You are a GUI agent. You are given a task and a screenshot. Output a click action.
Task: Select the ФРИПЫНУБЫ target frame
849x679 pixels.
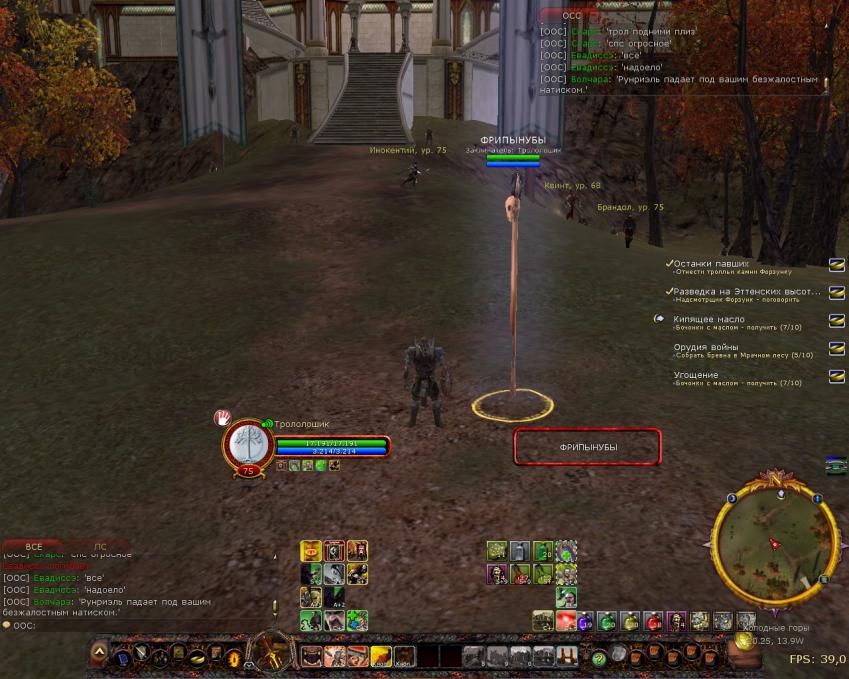click(x=588, y=447)
